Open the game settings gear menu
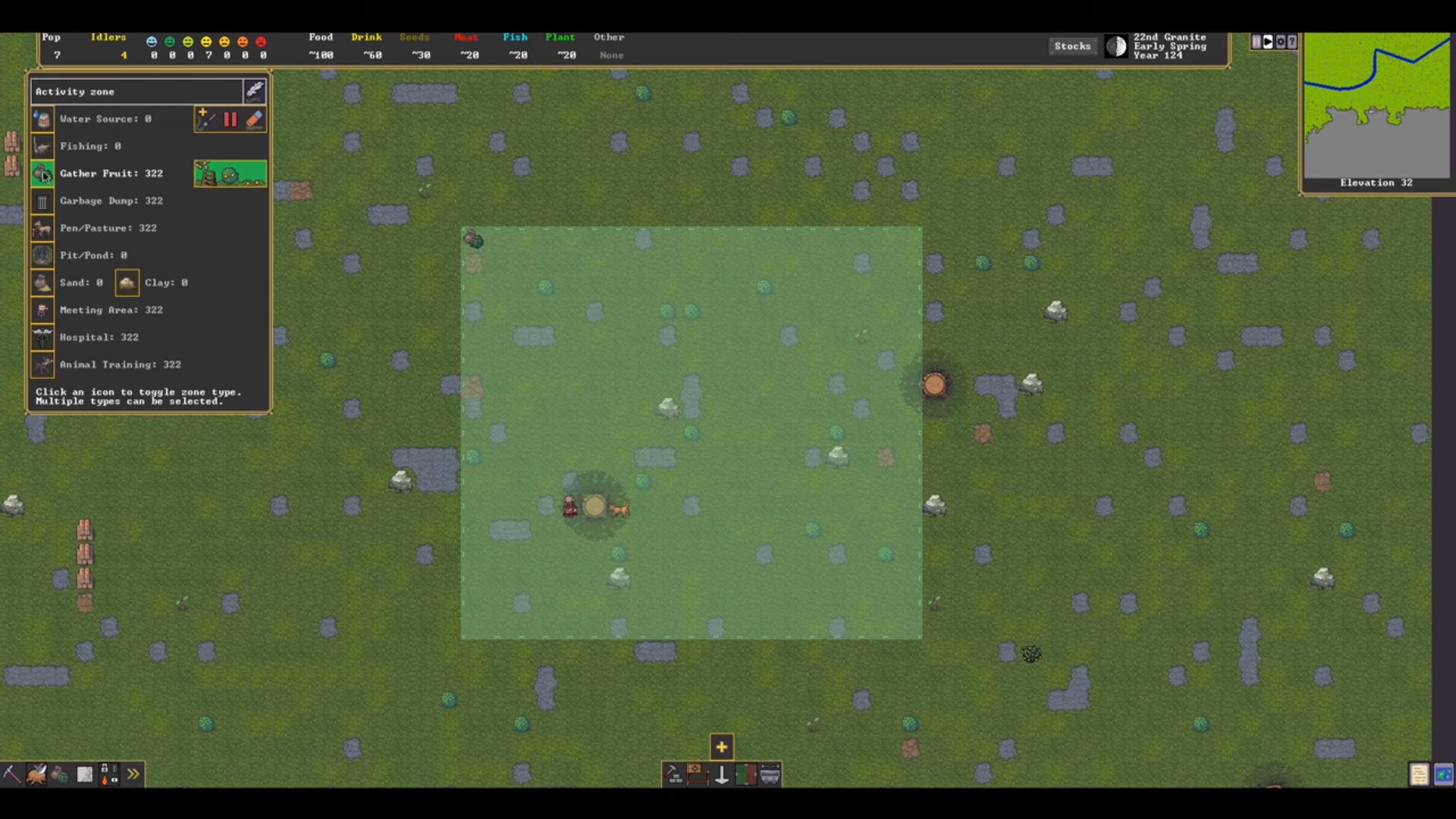Viewport: 1456px width, 819px height. pos(1281,43)
